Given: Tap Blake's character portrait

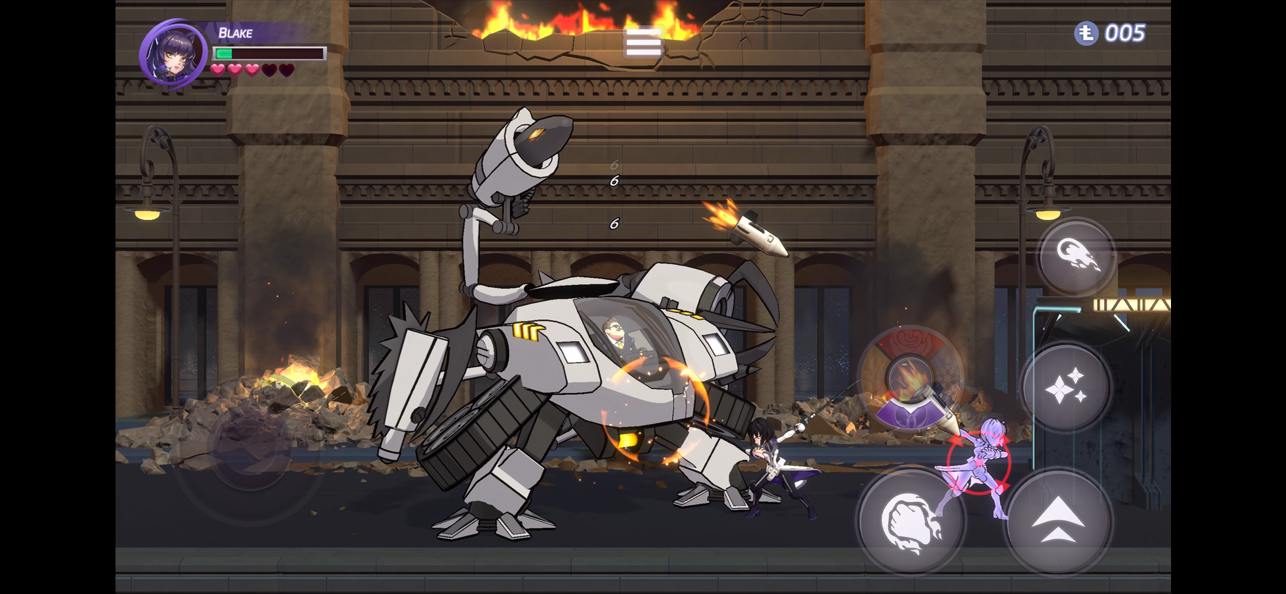Looking at the screenshot, I should click(174, 54).
